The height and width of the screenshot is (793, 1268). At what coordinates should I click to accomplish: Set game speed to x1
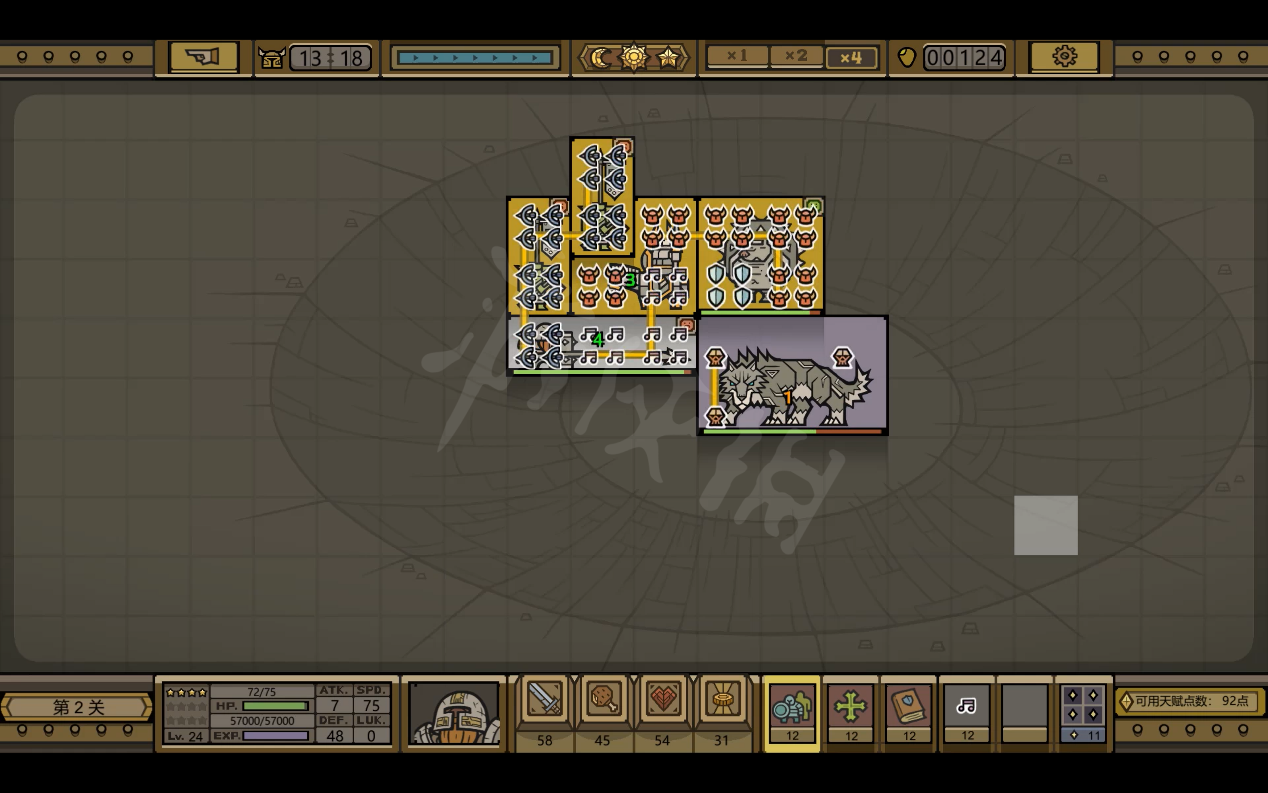(737, 57)
